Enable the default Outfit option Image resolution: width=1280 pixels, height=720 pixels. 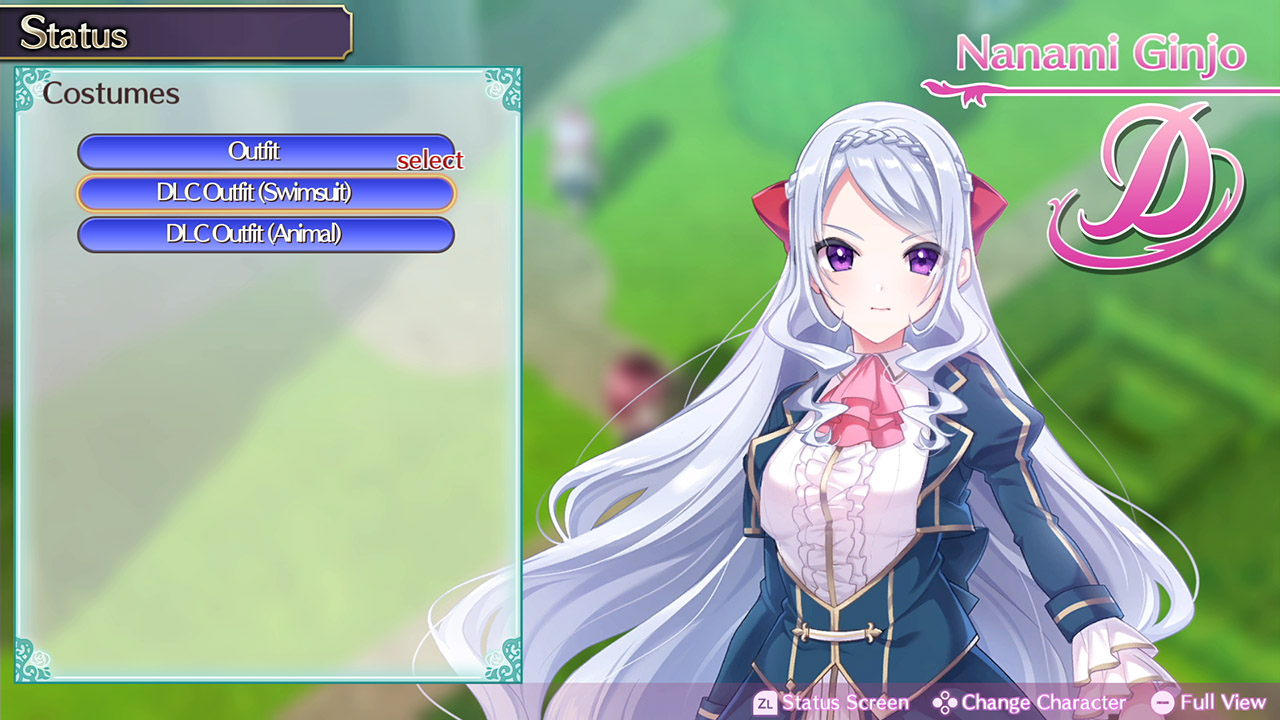click(x=266, y=152)
